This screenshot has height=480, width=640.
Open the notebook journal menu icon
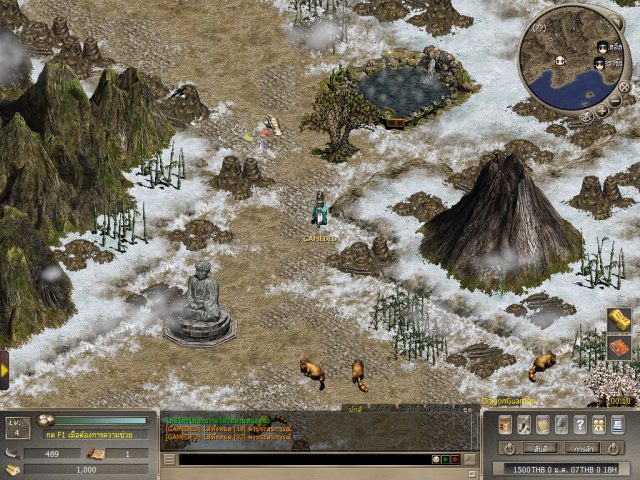click(x=544, y=424)
